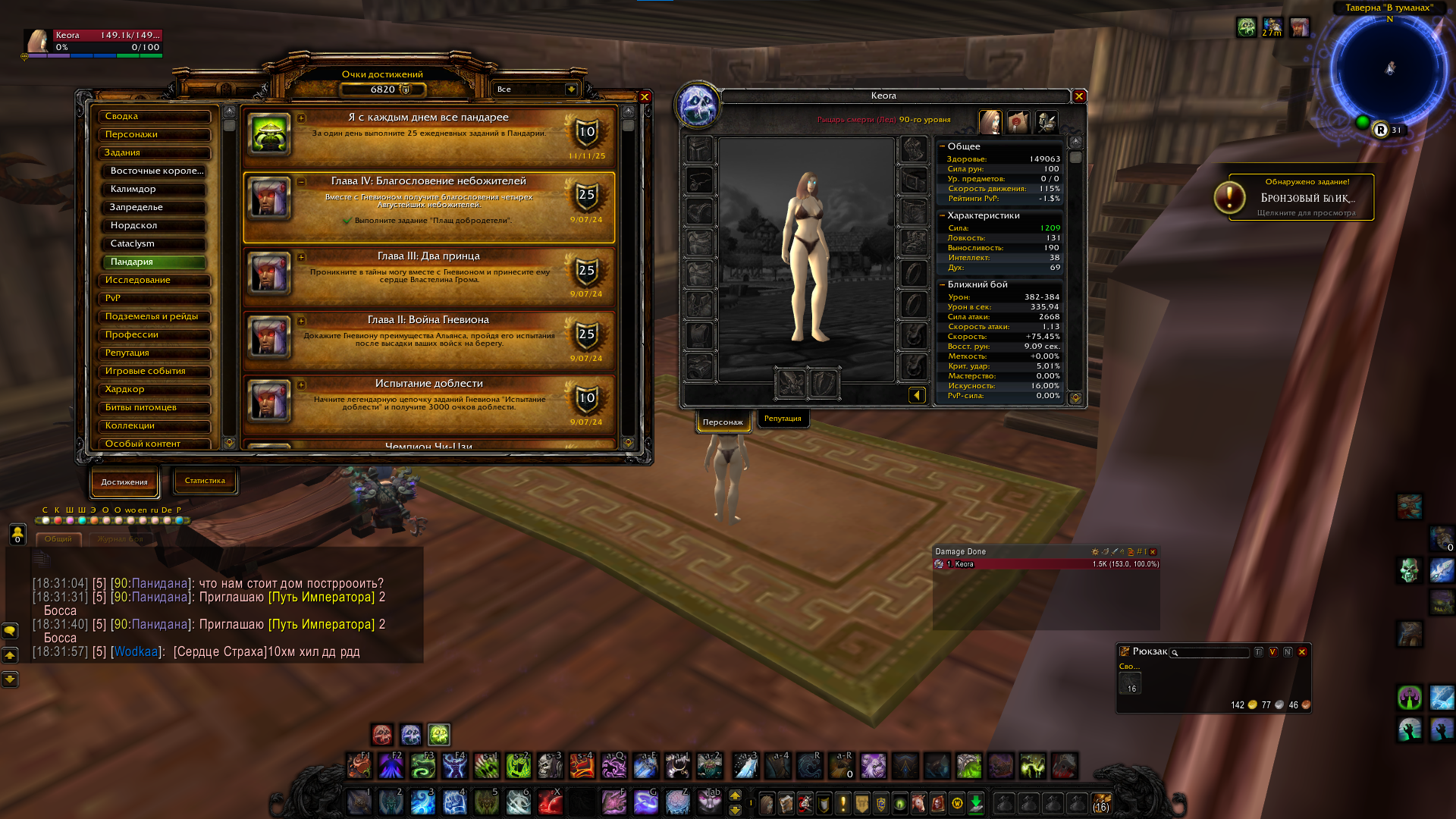Switch to the Статистика tab

click(205, 481)
